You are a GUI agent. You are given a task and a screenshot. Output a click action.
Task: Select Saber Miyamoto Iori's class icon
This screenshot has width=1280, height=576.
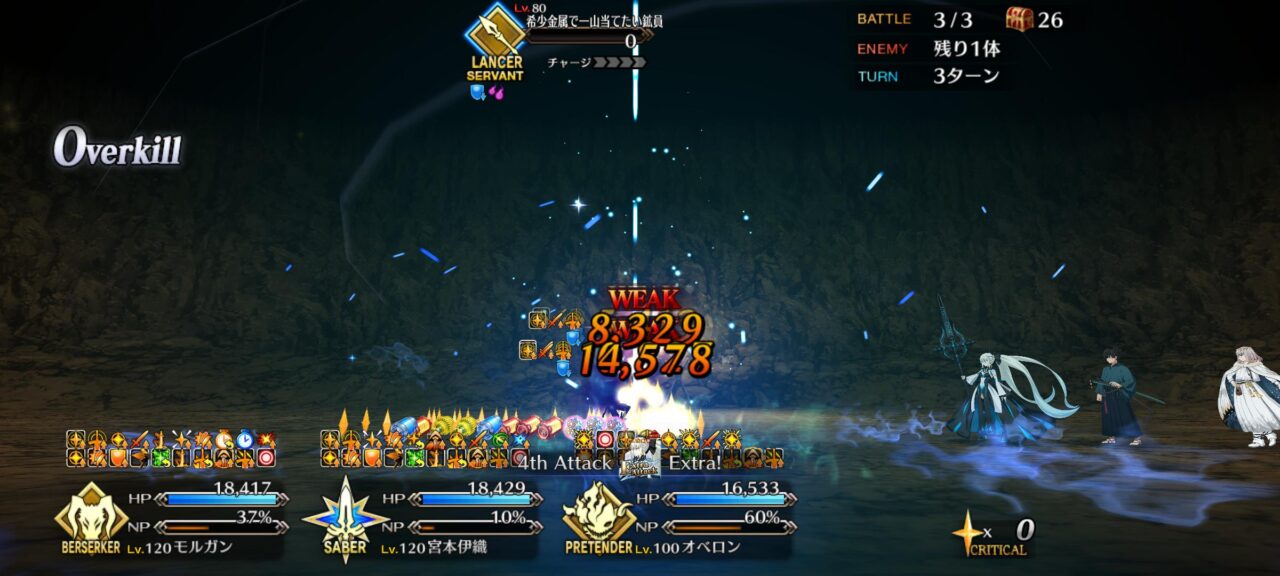tap(344, 514)
